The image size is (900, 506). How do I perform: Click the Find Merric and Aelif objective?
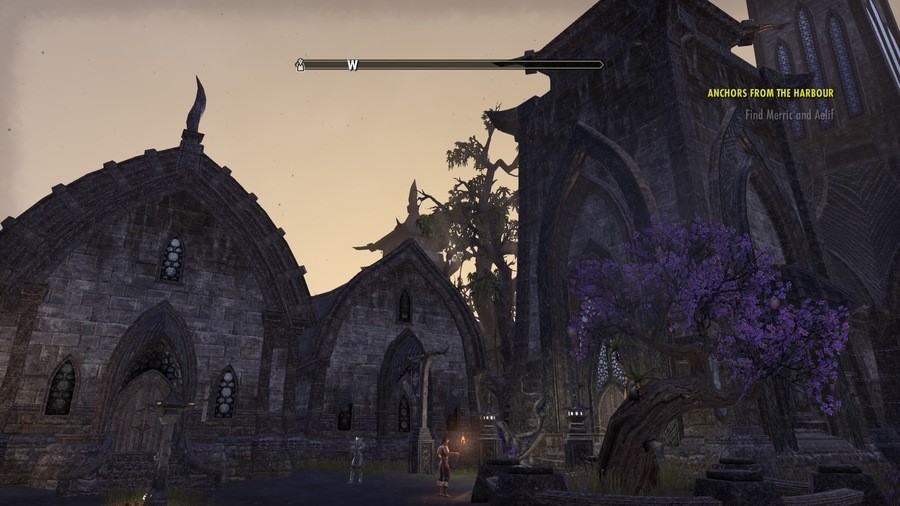pos(789,115)
